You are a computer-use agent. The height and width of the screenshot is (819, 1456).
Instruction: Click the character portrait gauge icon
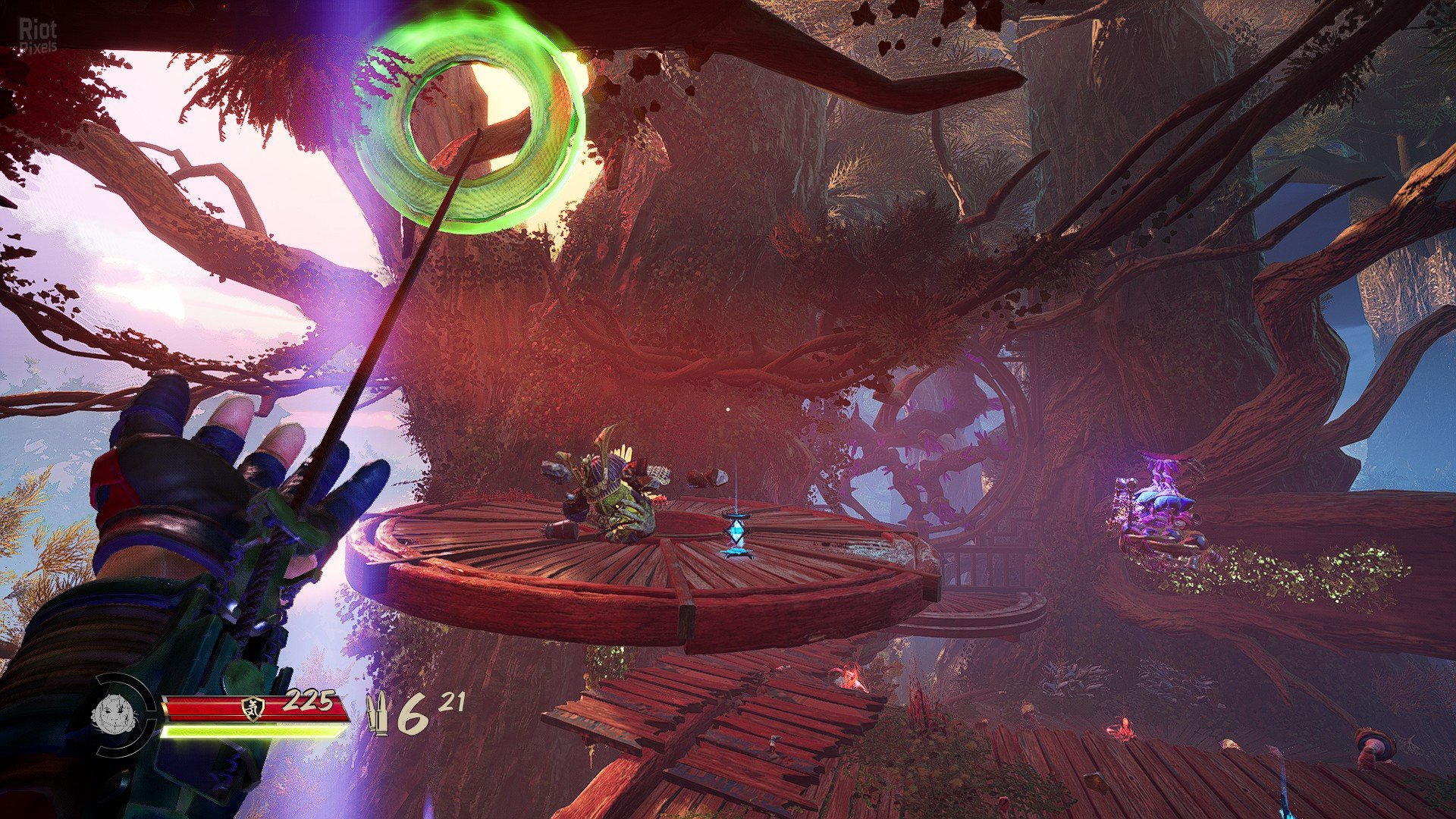(x=111, y=715)
